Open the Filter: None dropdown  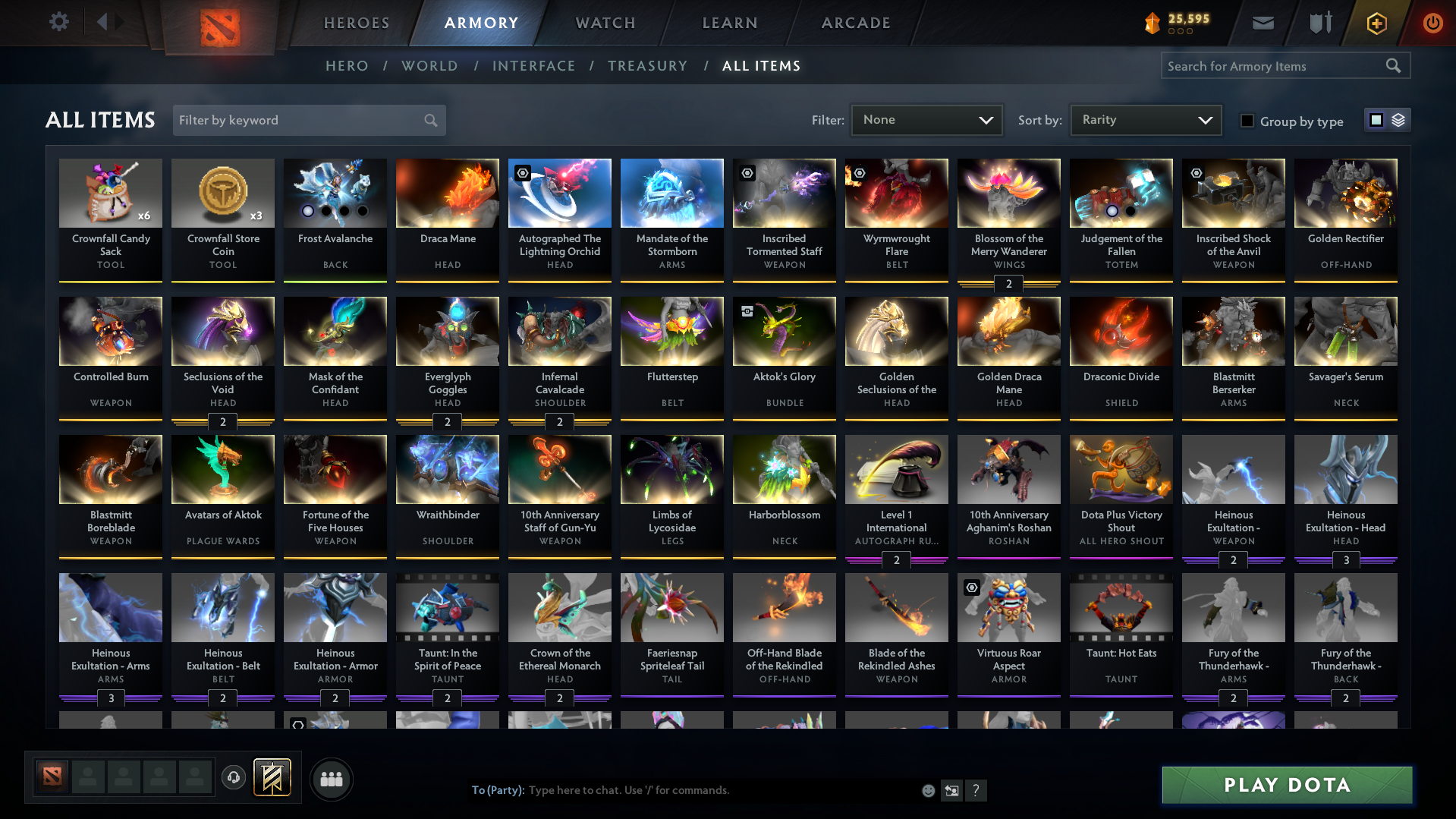[926, 119]
